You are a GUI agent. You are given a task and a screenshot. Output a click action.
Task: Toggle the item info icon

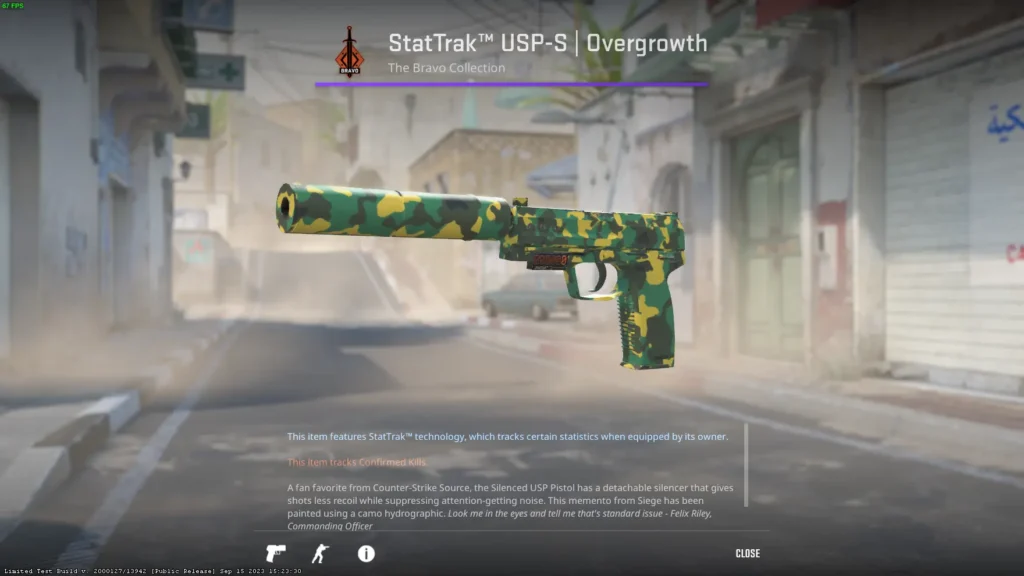click(366, 553)
